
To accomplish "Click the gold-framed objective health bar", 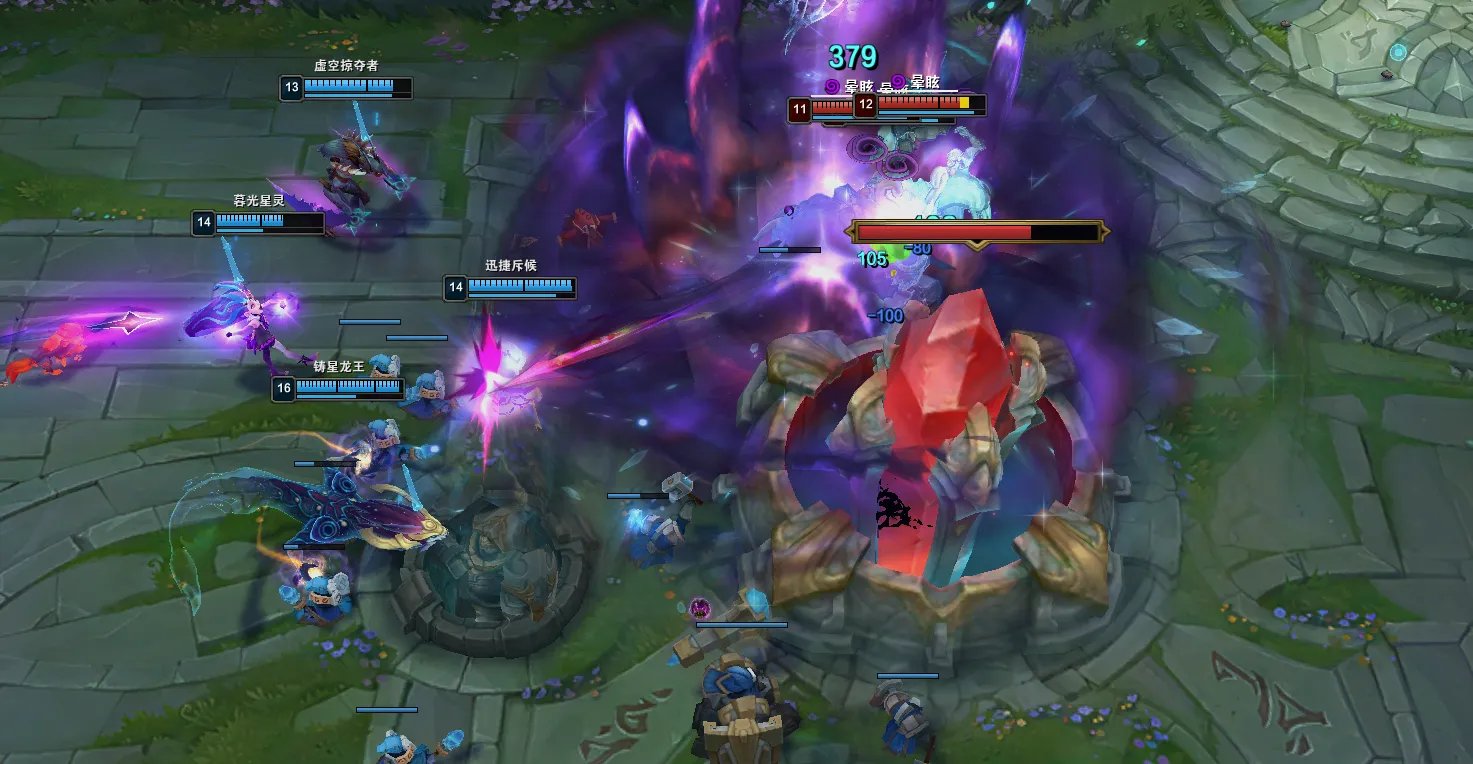I will [975, 230].
